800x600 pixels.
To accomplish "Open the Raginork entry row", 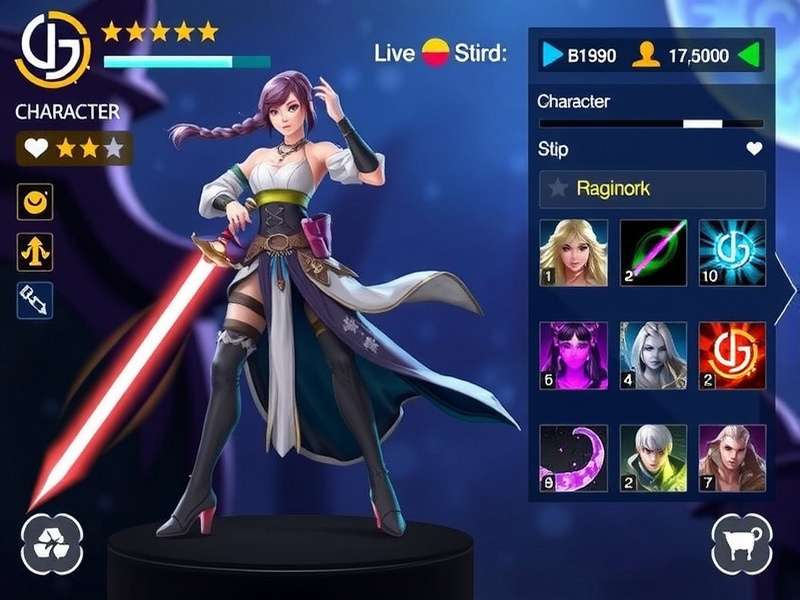I will [x=652, y=188].
